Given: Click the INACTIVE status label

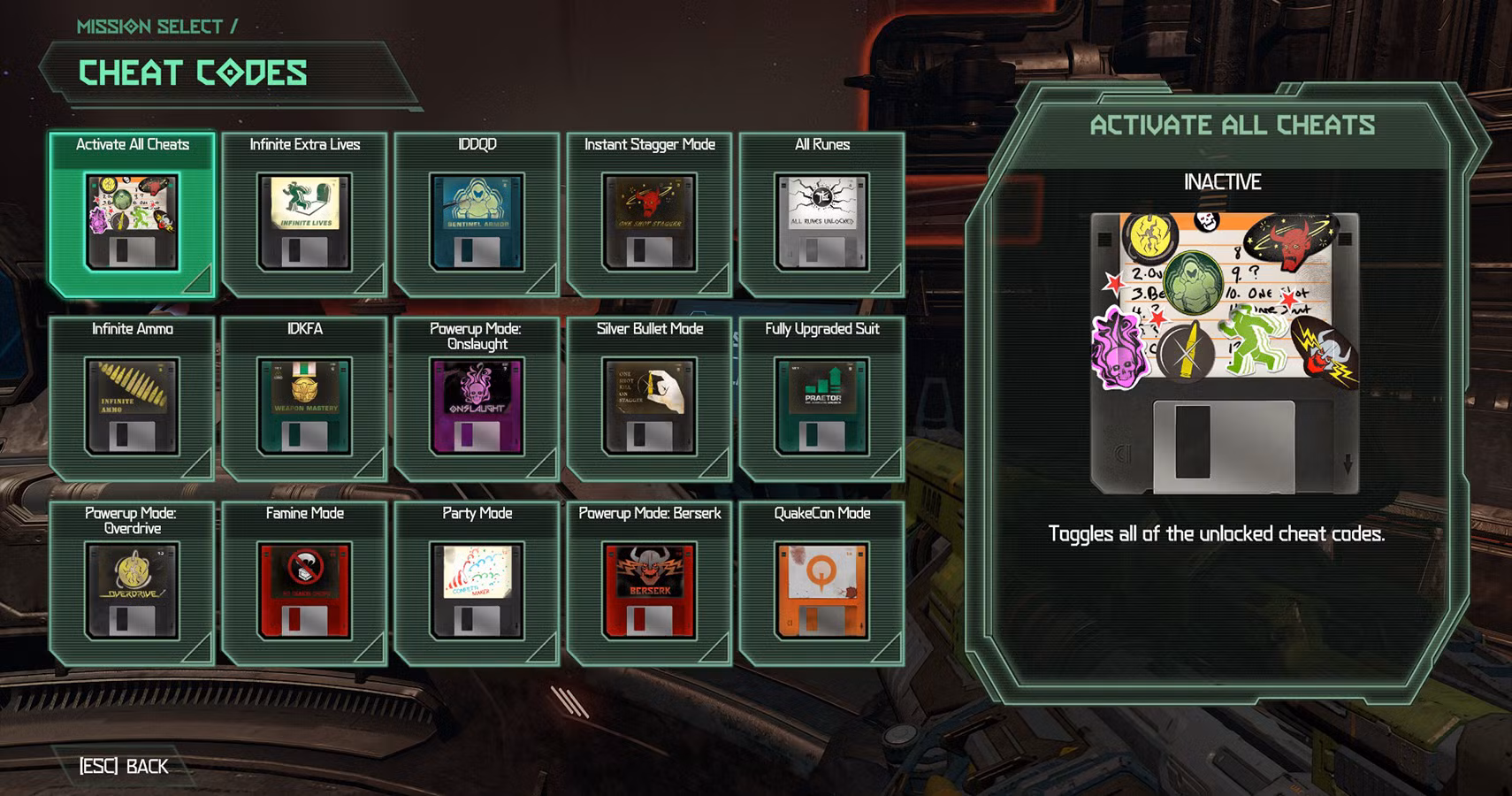Looking at the screenshot, I should (x=1224, y=183).
